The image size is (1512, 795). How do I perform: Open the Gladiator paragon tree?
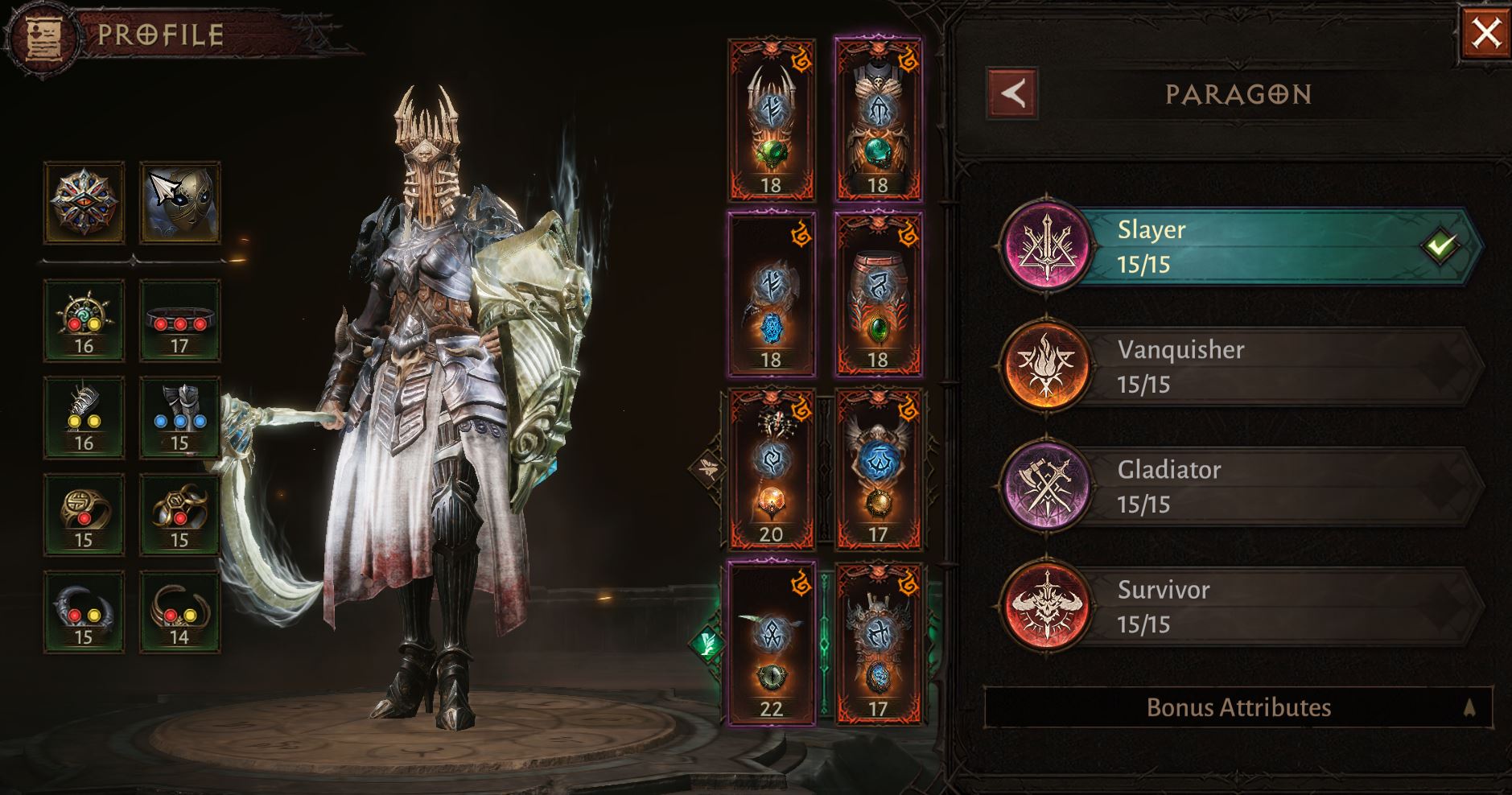coord(1239,486)
